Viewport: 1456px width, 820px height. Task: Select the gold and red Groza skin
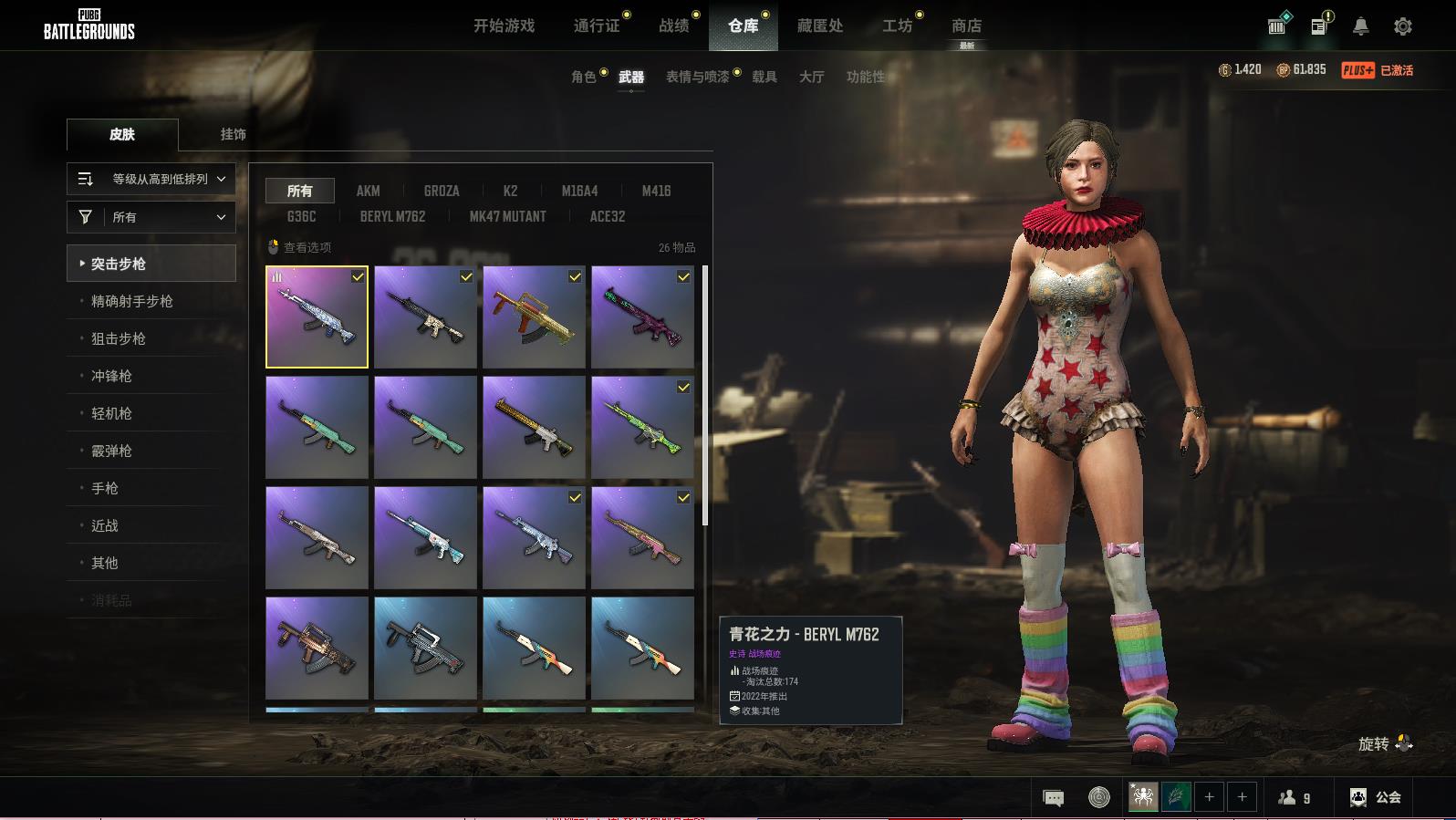(534, 317)
